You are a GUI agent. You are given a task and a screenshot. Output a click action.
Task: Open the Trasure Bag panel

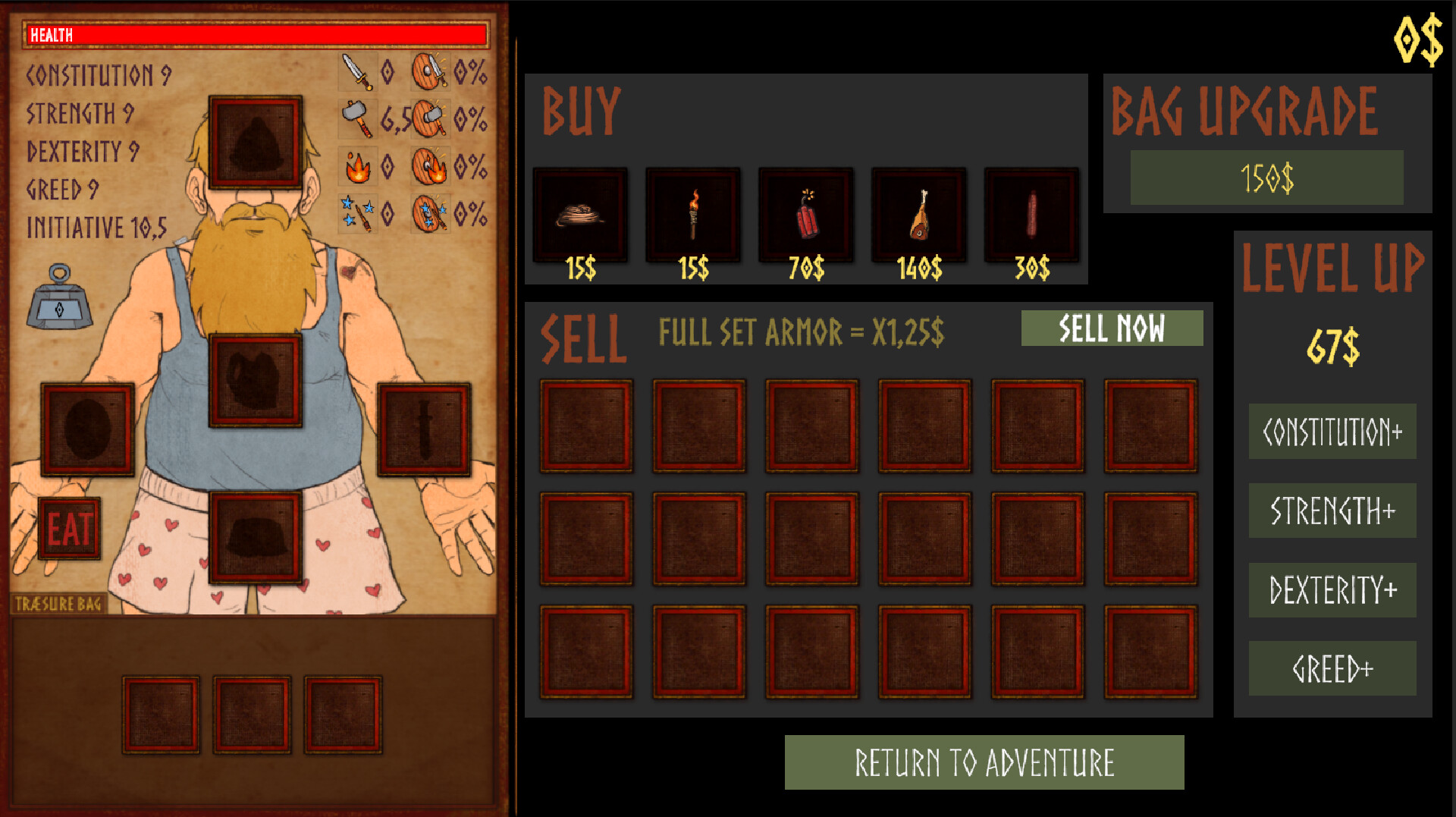point(57,602)
